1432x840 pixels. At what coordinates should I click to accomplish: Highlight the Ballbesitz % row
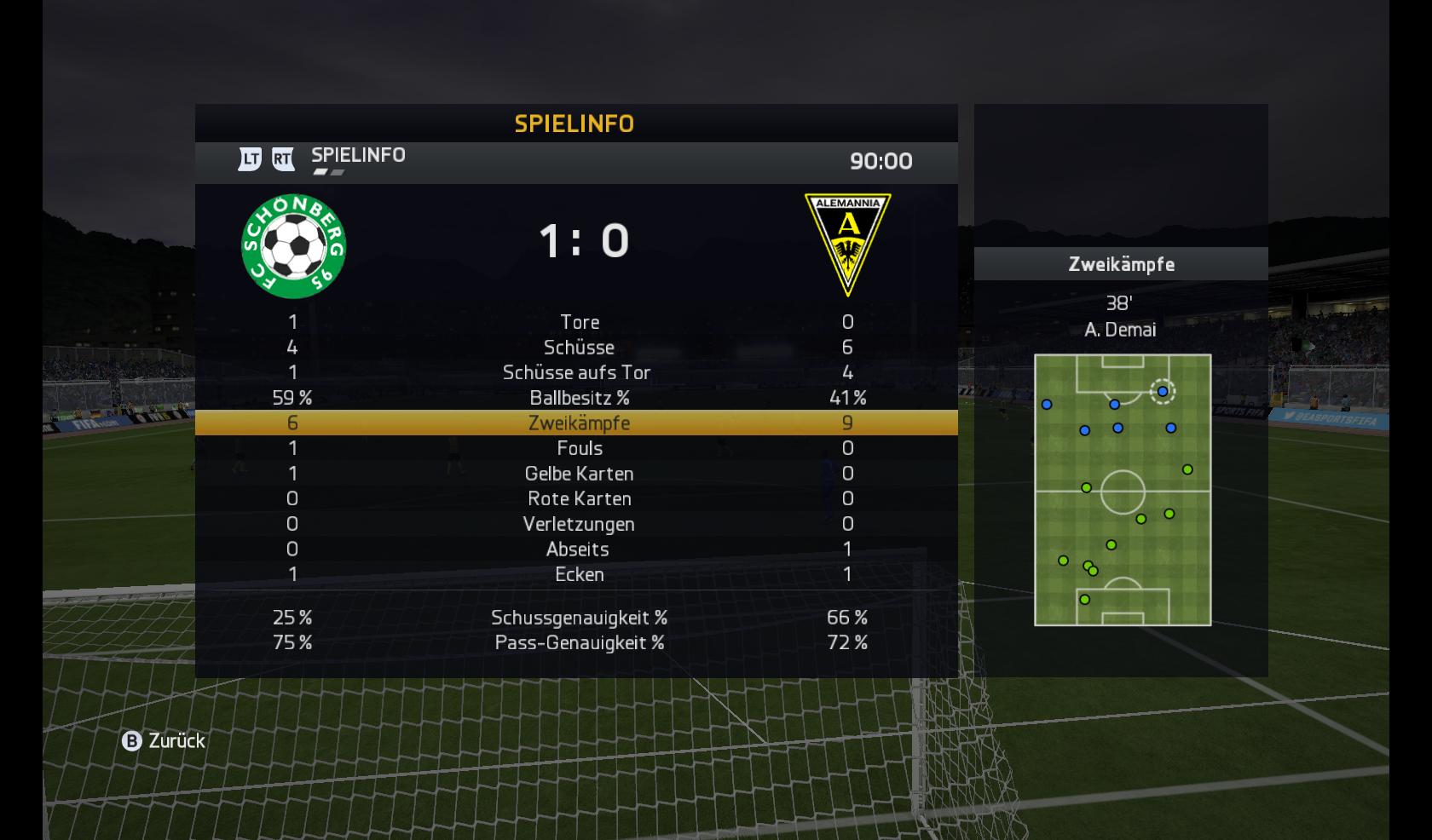click(579, 398)
